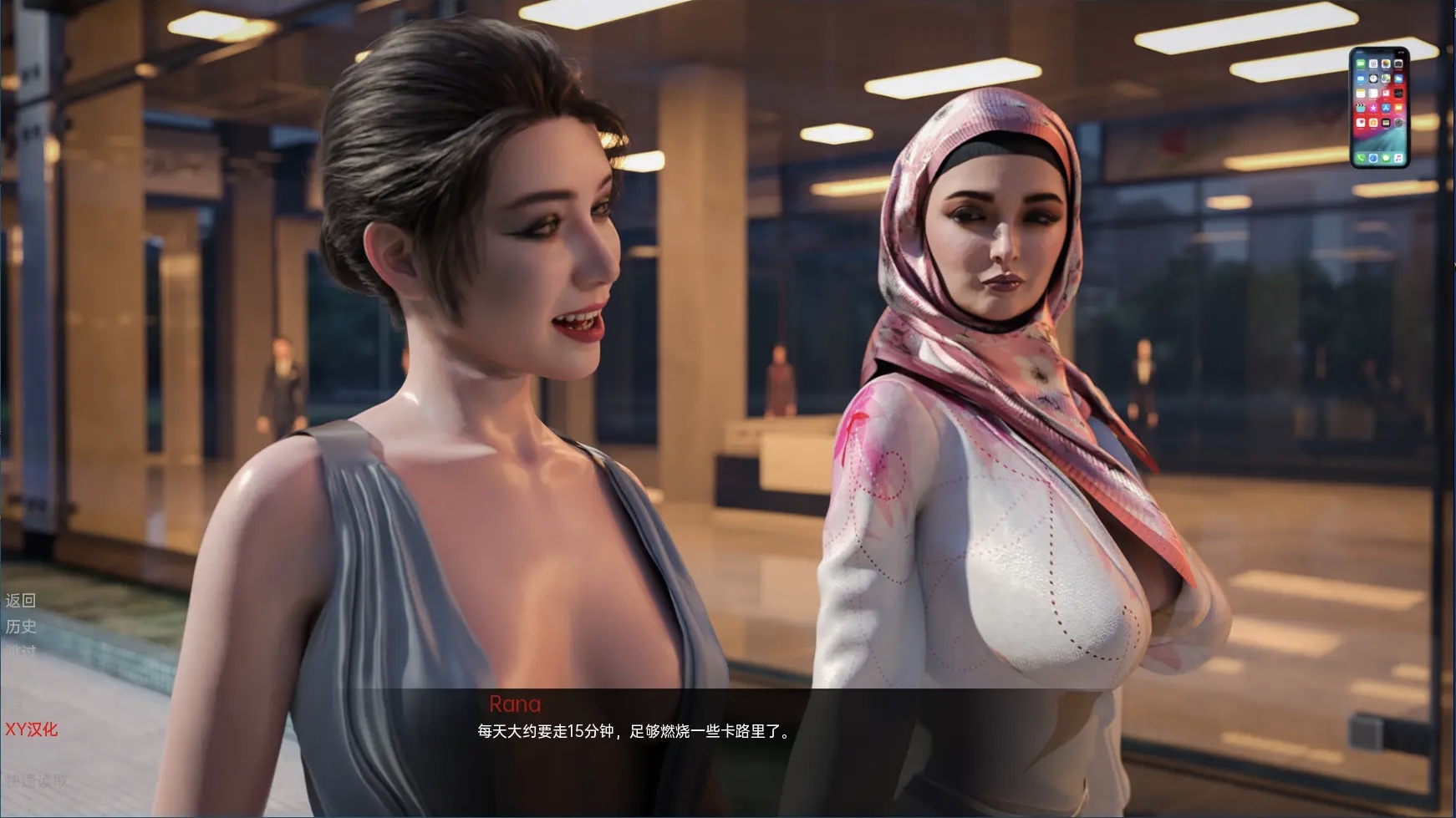This screenshot has width=1456, height=818.
Task: Select the 快速读取 (Quick Load) option
Action: pyautogui.click(x=37, y=780)
